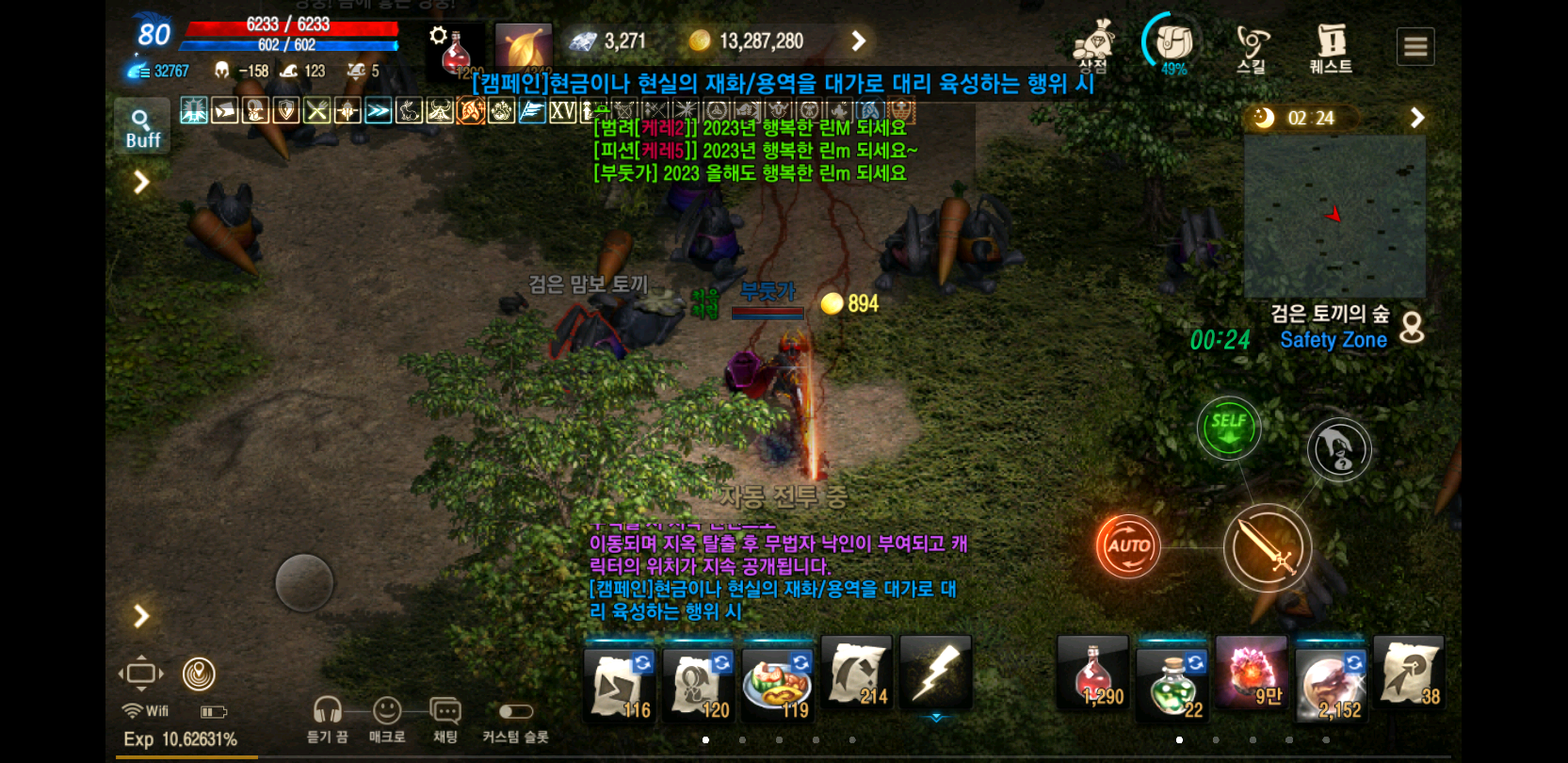Image resolution: width=1568 pixels, height=763 pixels.
Task: Toggle the AUTO combat button
Action: (x=1127, y=546)
